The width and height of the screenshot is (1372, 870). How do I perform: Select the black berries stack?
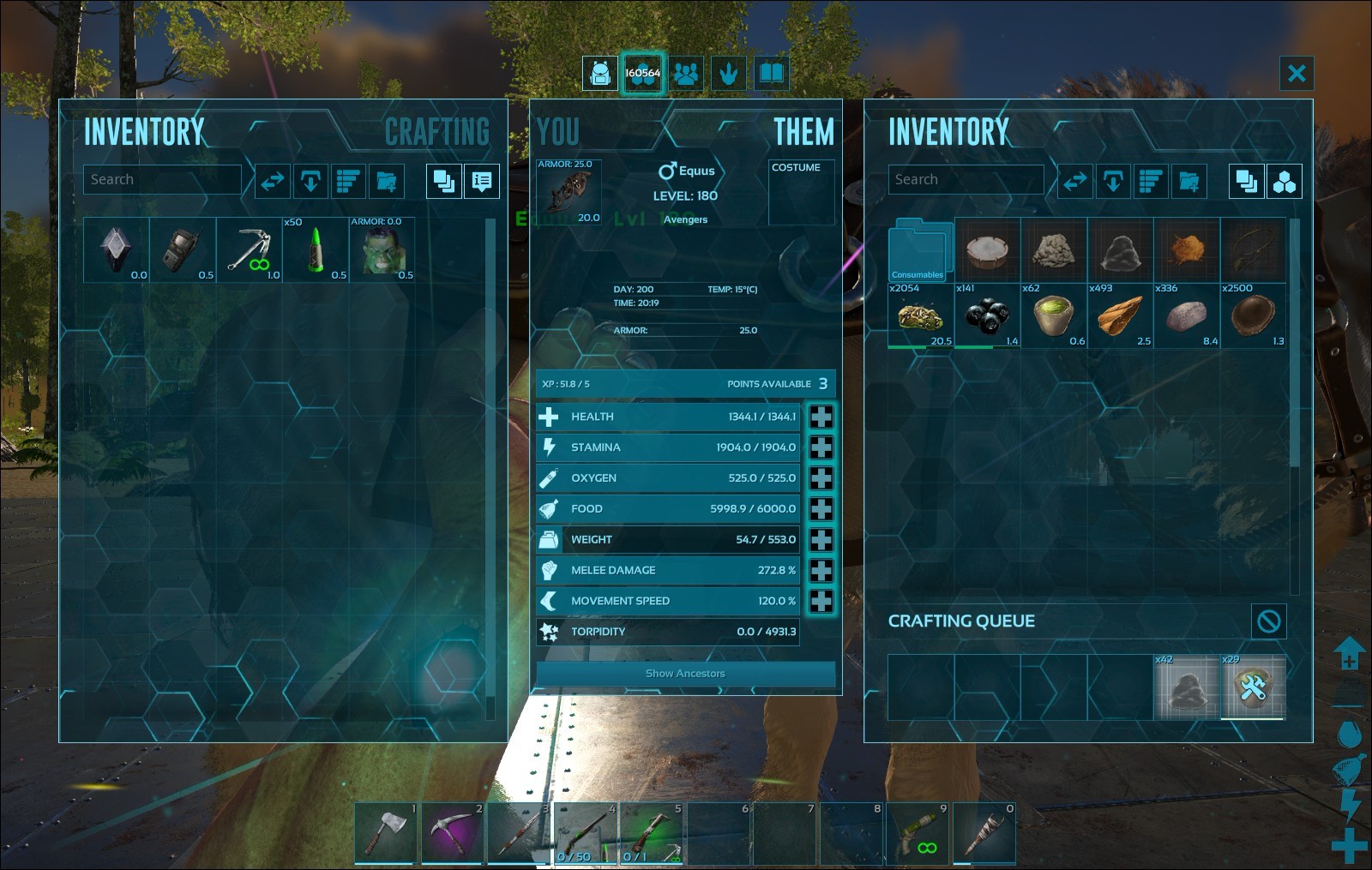click(987, 316)
